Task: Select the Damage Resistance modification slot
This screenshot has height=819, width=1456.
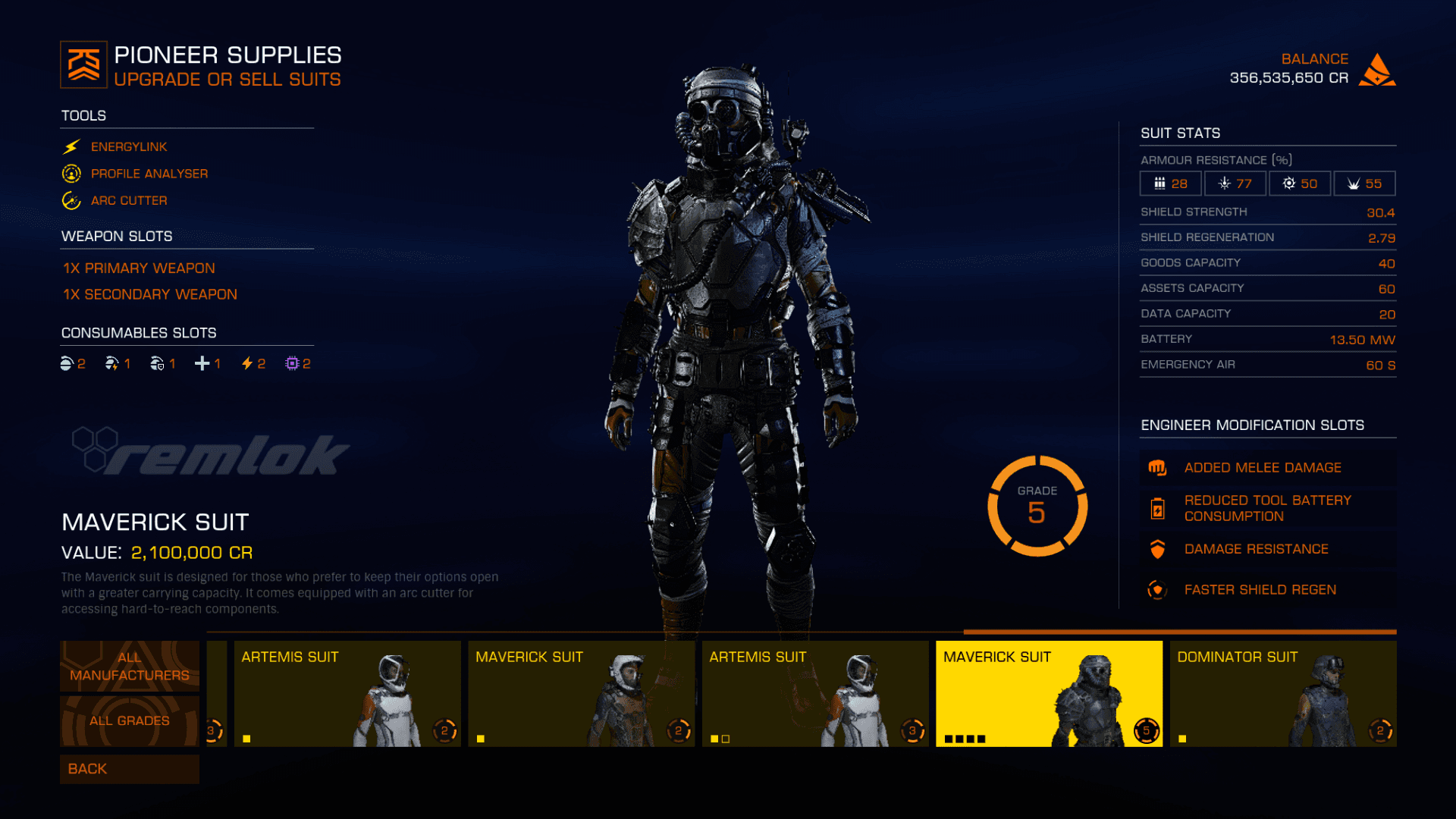Action: [x=1256, y=549]
